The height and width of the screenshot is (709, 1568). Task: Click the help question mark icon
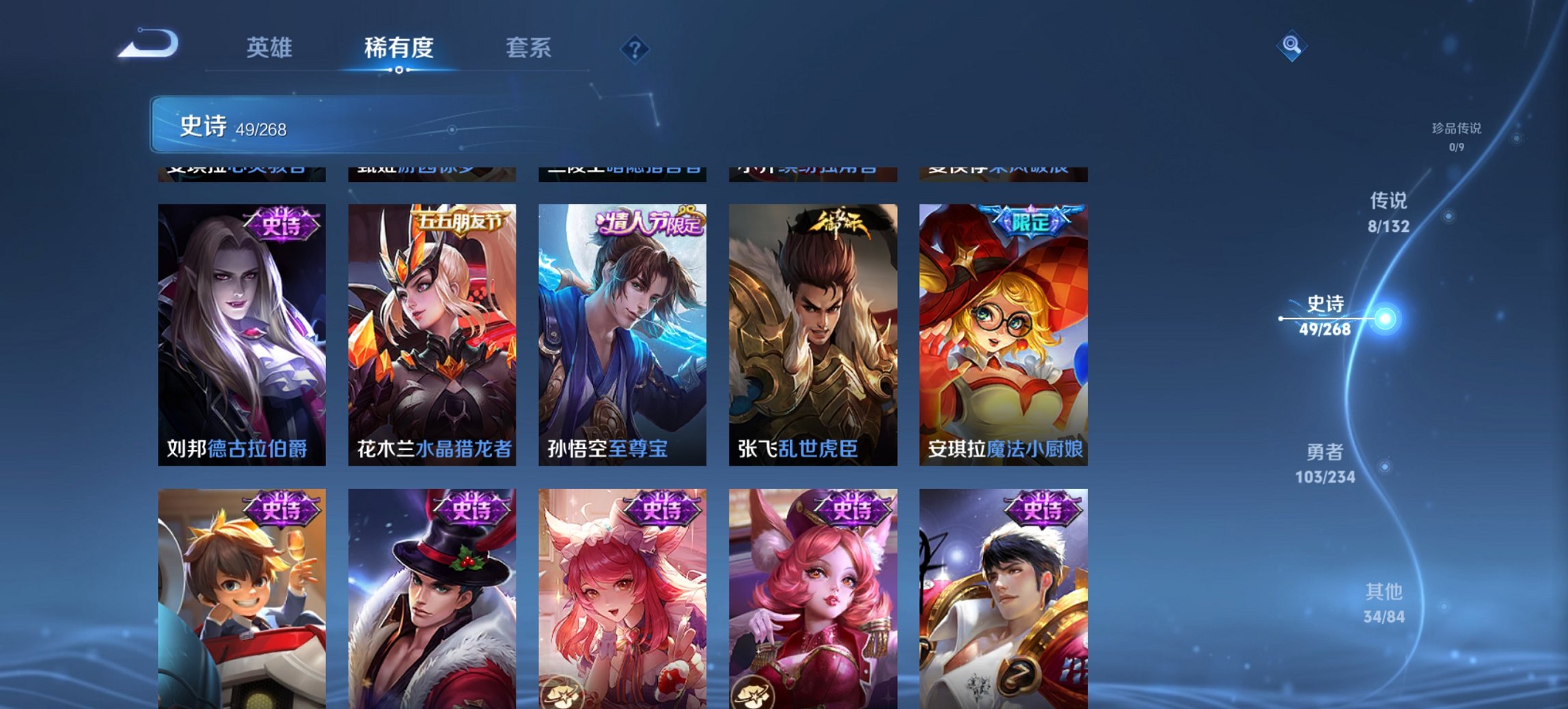[635, 48]
